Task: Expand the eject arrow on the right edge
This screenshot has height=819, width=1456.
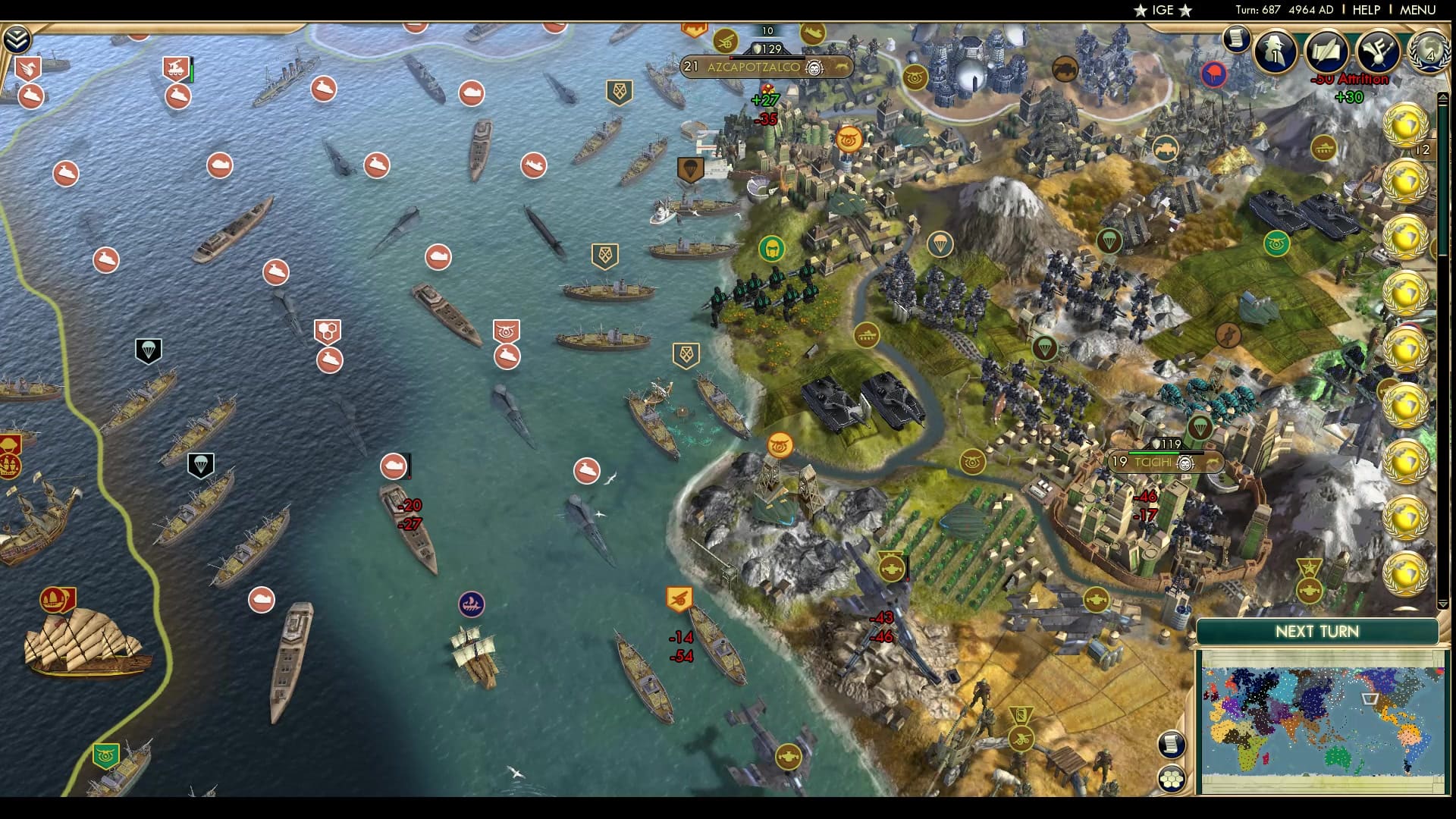Action: 1443,96
